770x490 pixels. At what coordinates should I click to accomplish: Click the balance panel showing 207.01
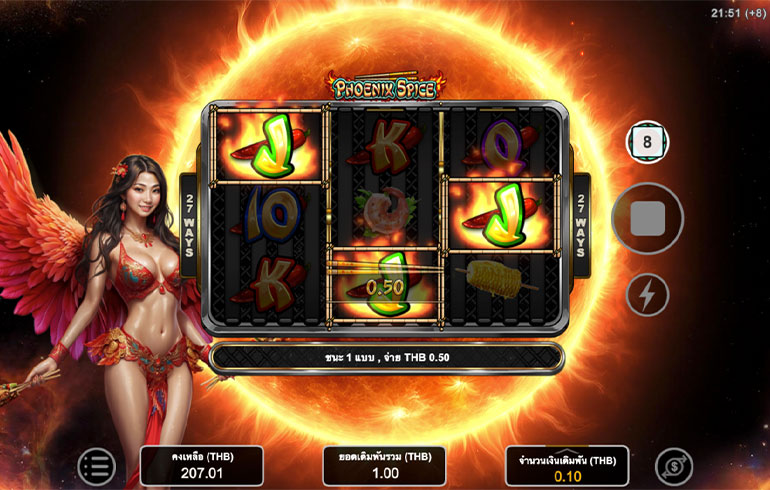coord(201,466)
